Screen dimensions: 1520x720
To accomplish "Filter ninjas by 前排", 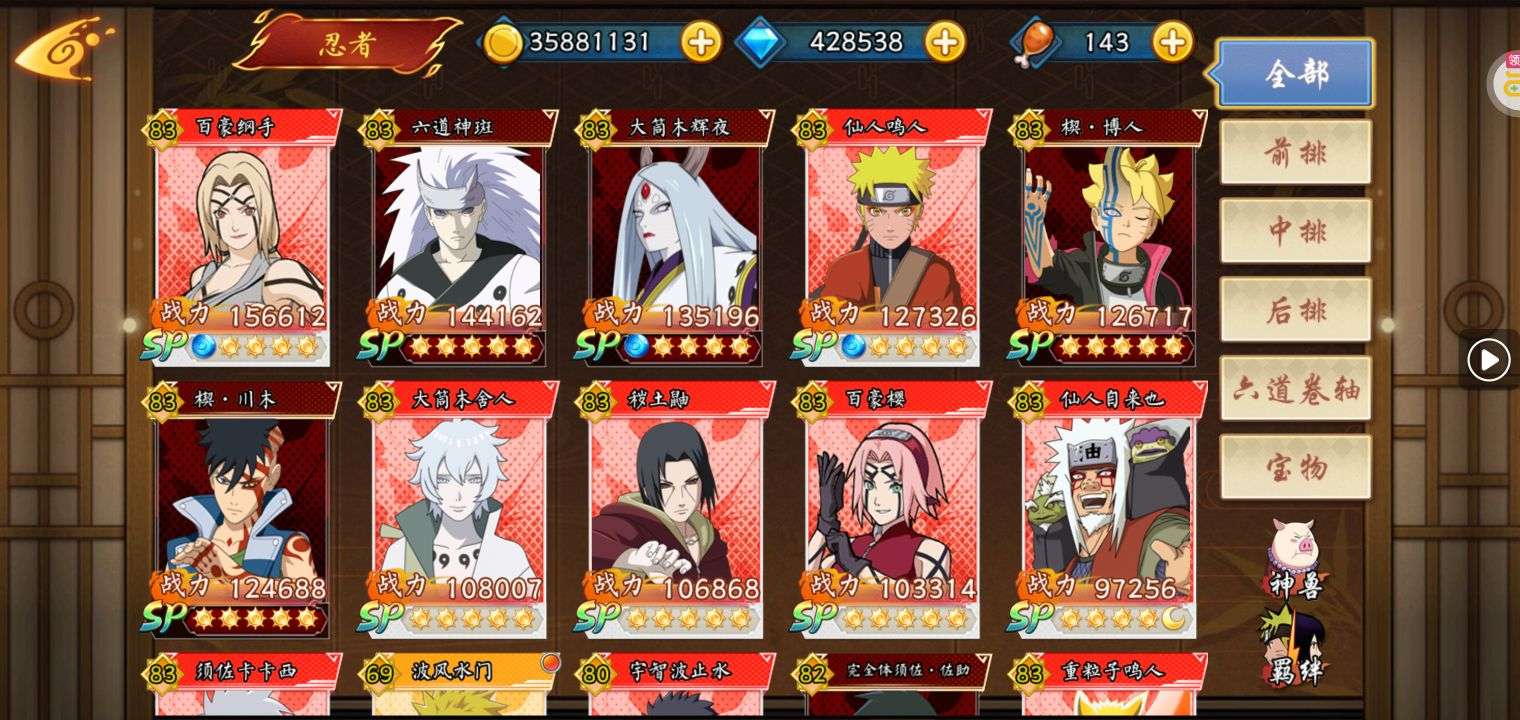I will [x=1295, y=152].
